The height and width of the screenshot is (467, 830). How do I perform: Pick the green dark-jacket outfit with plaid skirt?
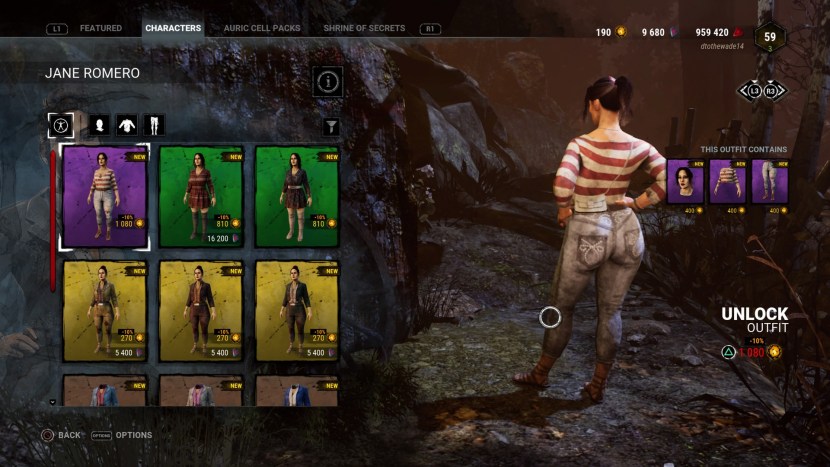click(x=297, y=196)
